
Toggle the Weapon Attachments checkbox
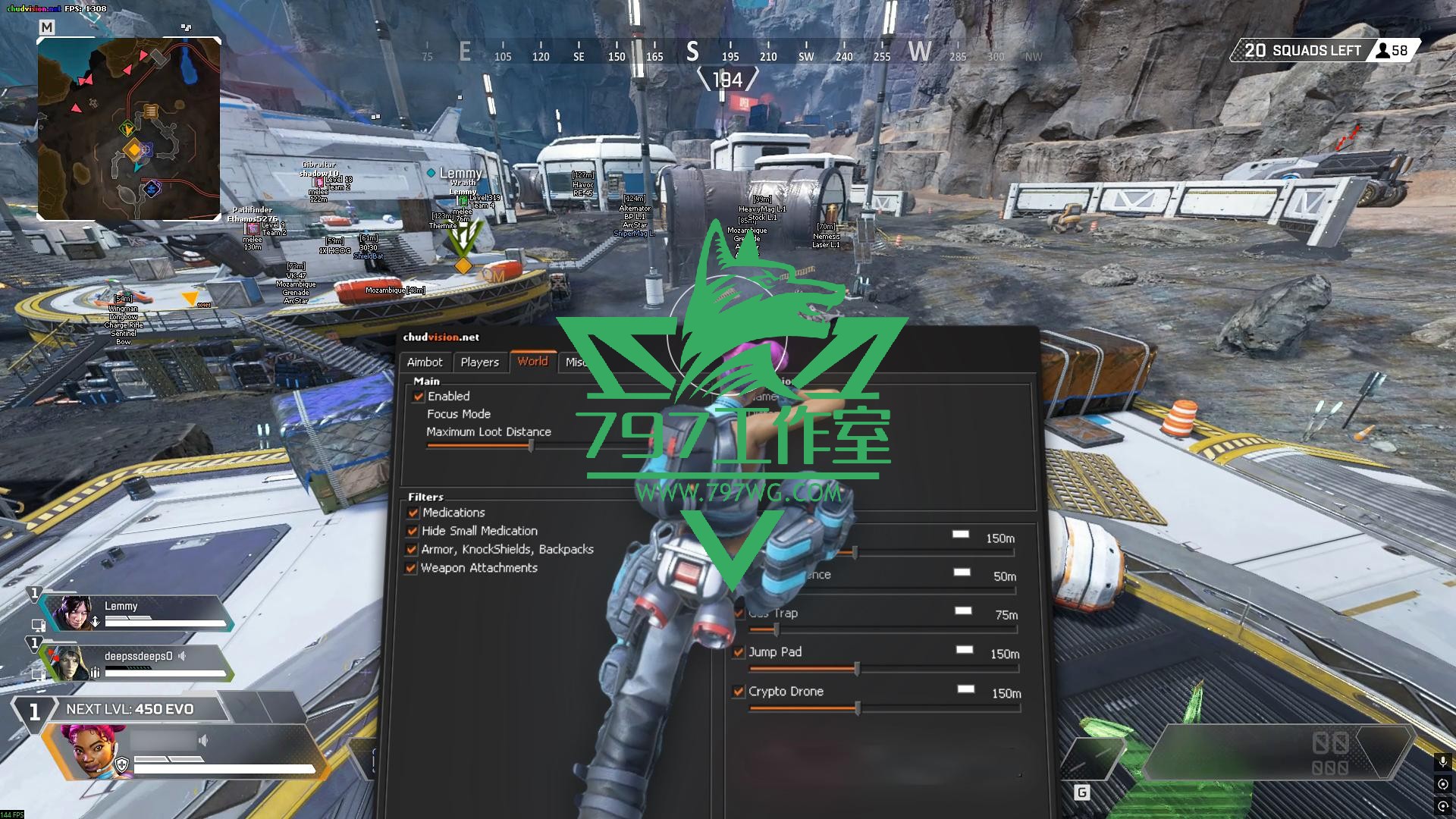(x=412, y=568)
